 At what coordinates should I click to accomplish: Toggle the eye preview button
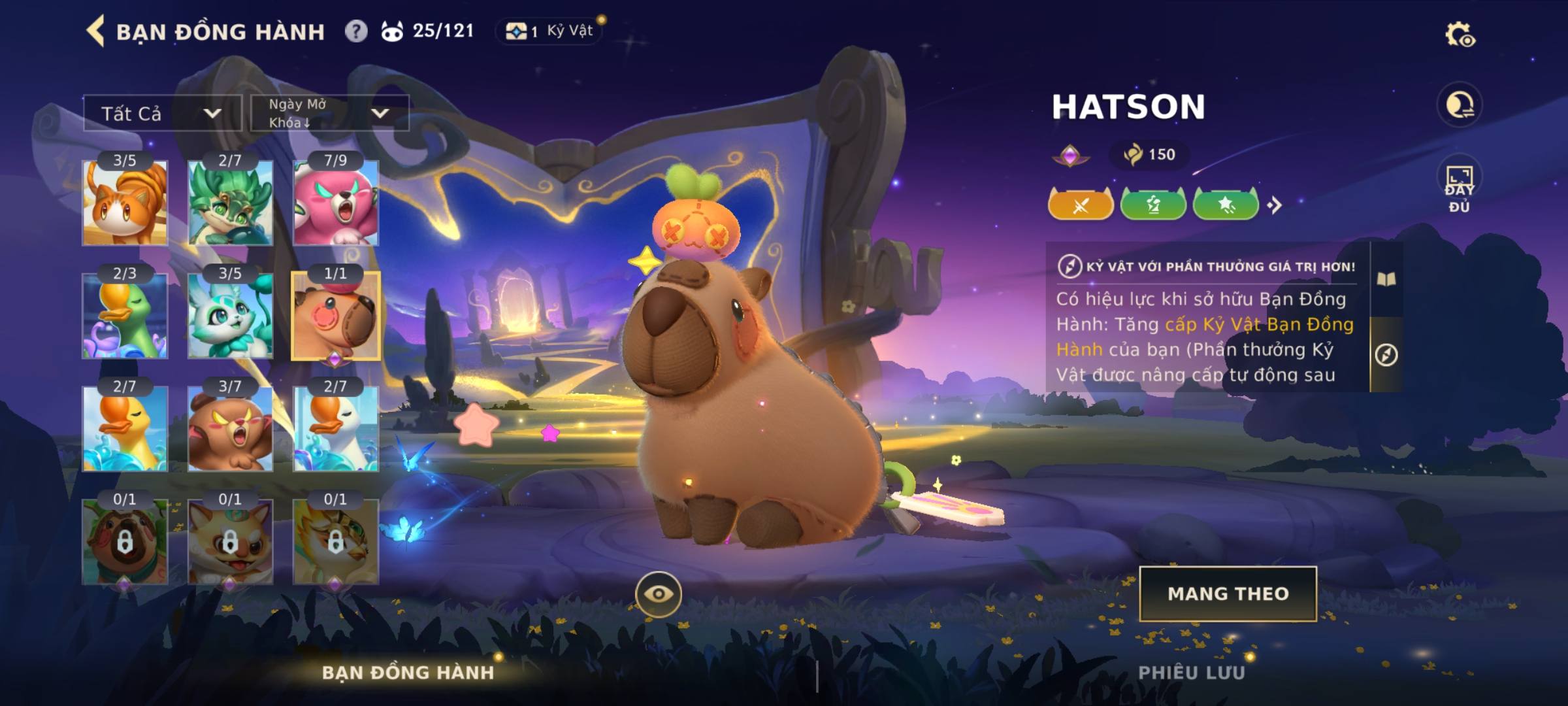tap(659, 594)
